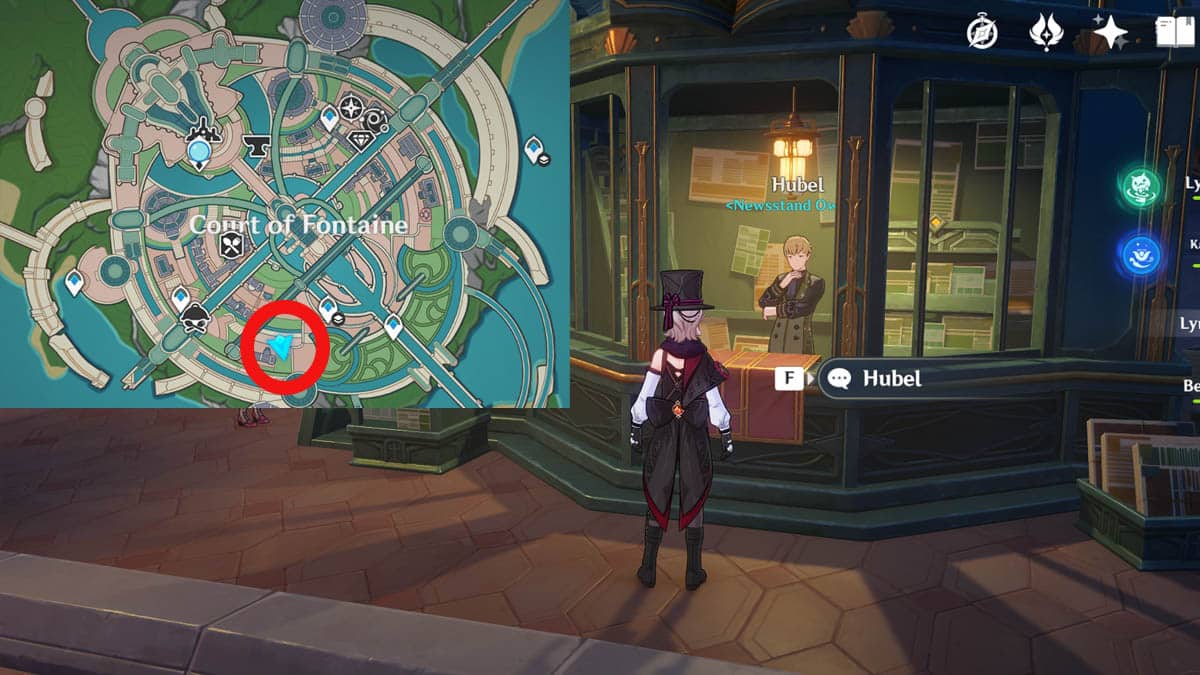Select the skull with hat map marker

(x=197, y=318)
